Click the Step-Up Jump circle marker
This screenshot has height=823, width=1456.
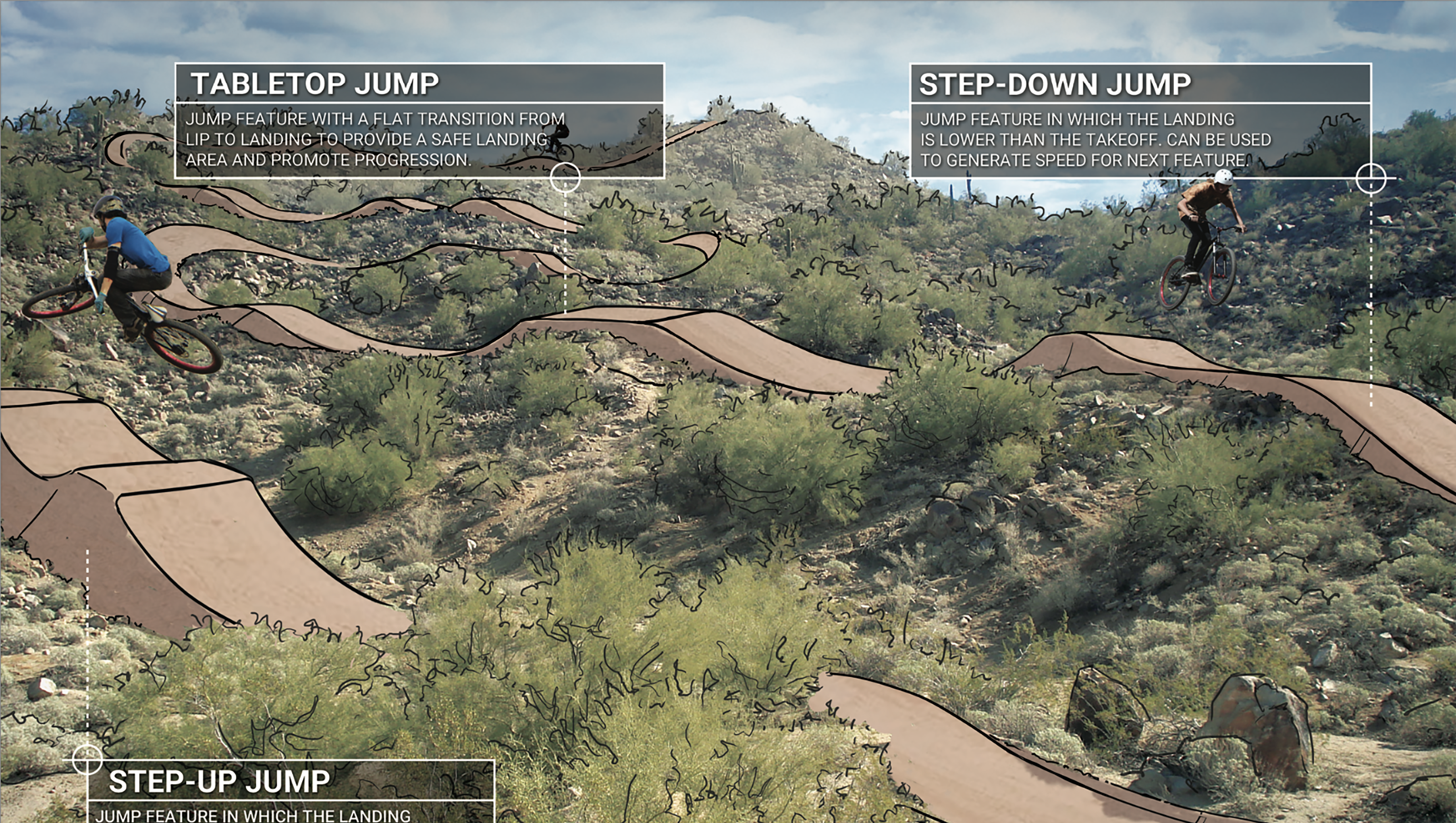click(87, 759)
